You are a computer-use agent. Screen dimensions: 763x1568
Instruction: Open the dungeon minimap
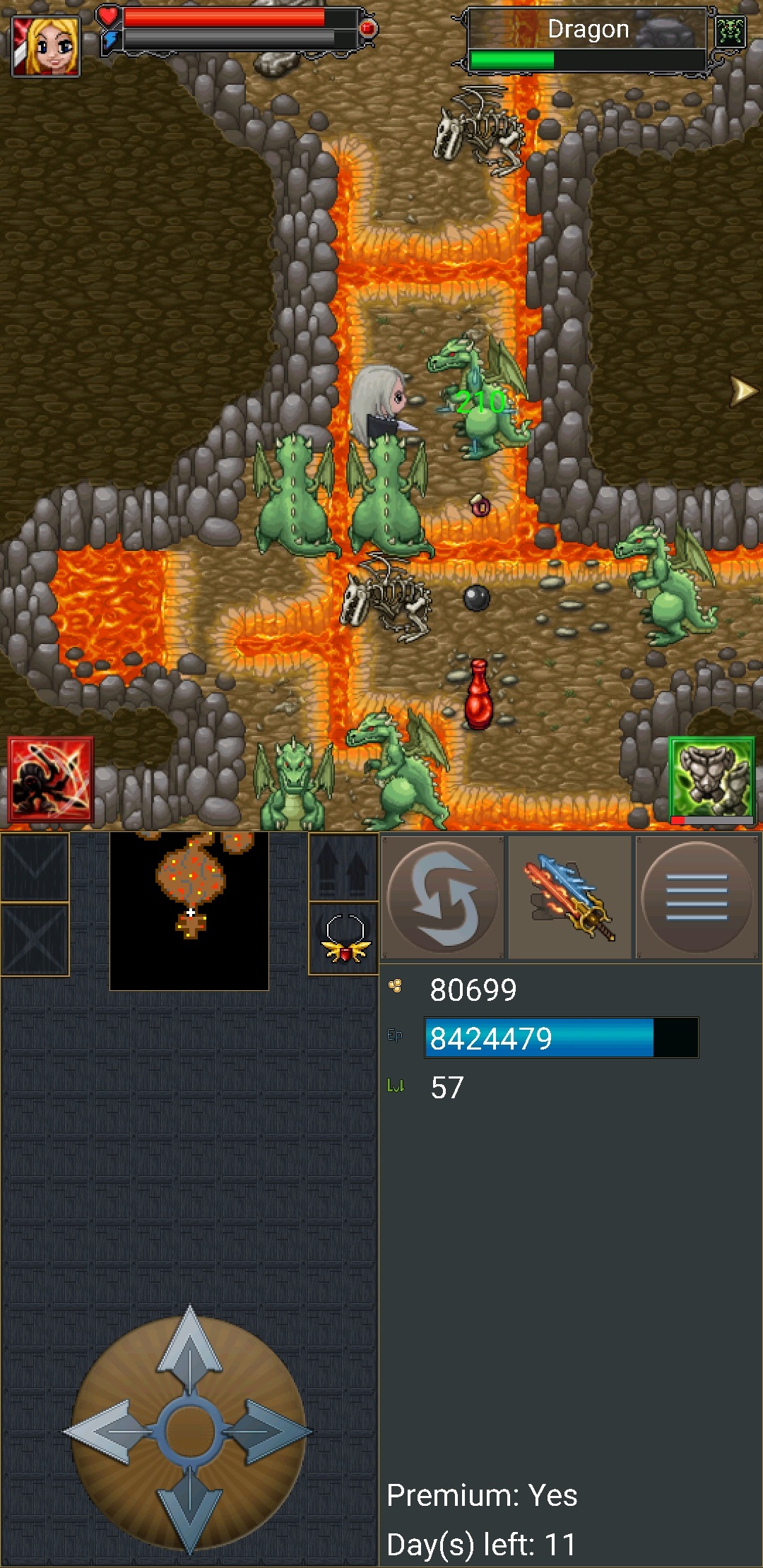click(189, 910)
